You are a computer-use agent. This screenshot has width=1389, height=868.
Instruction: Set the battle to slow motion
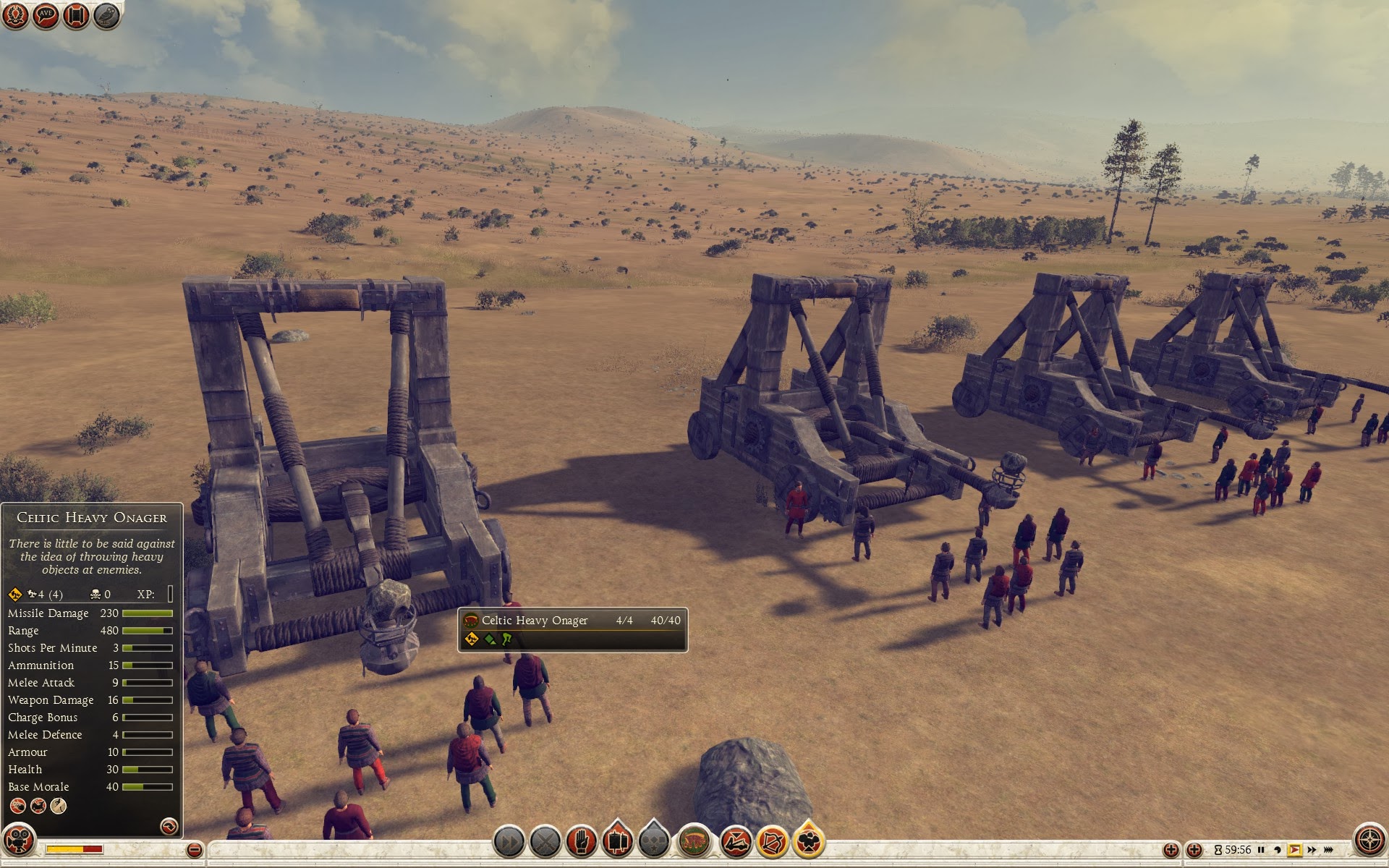pyautogui.click(x=1278, y=850)
